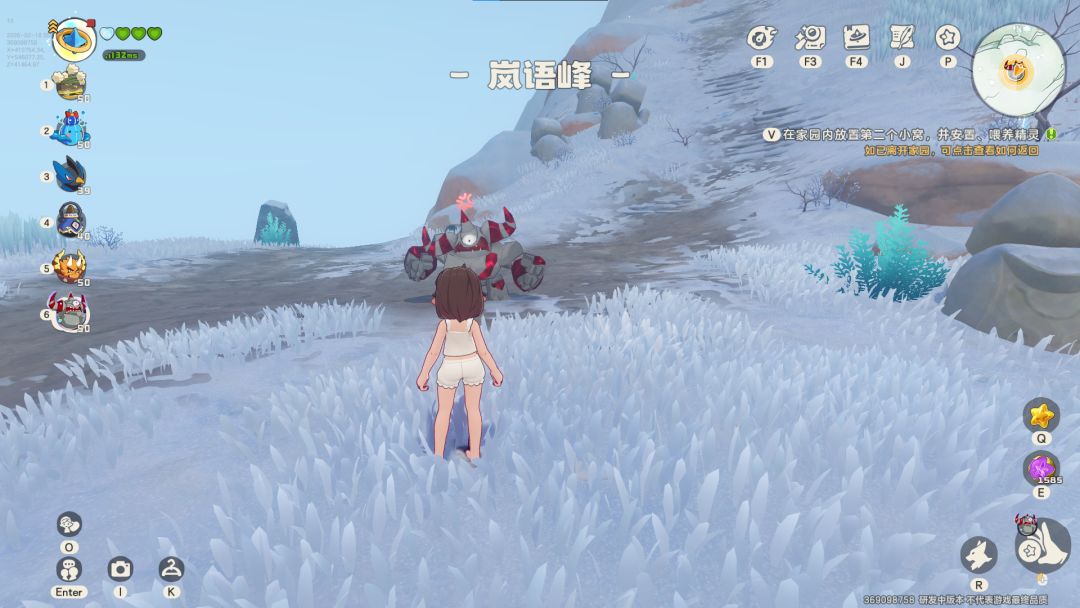Open the star badge menu icon
1080x608 pixels.
947,38
